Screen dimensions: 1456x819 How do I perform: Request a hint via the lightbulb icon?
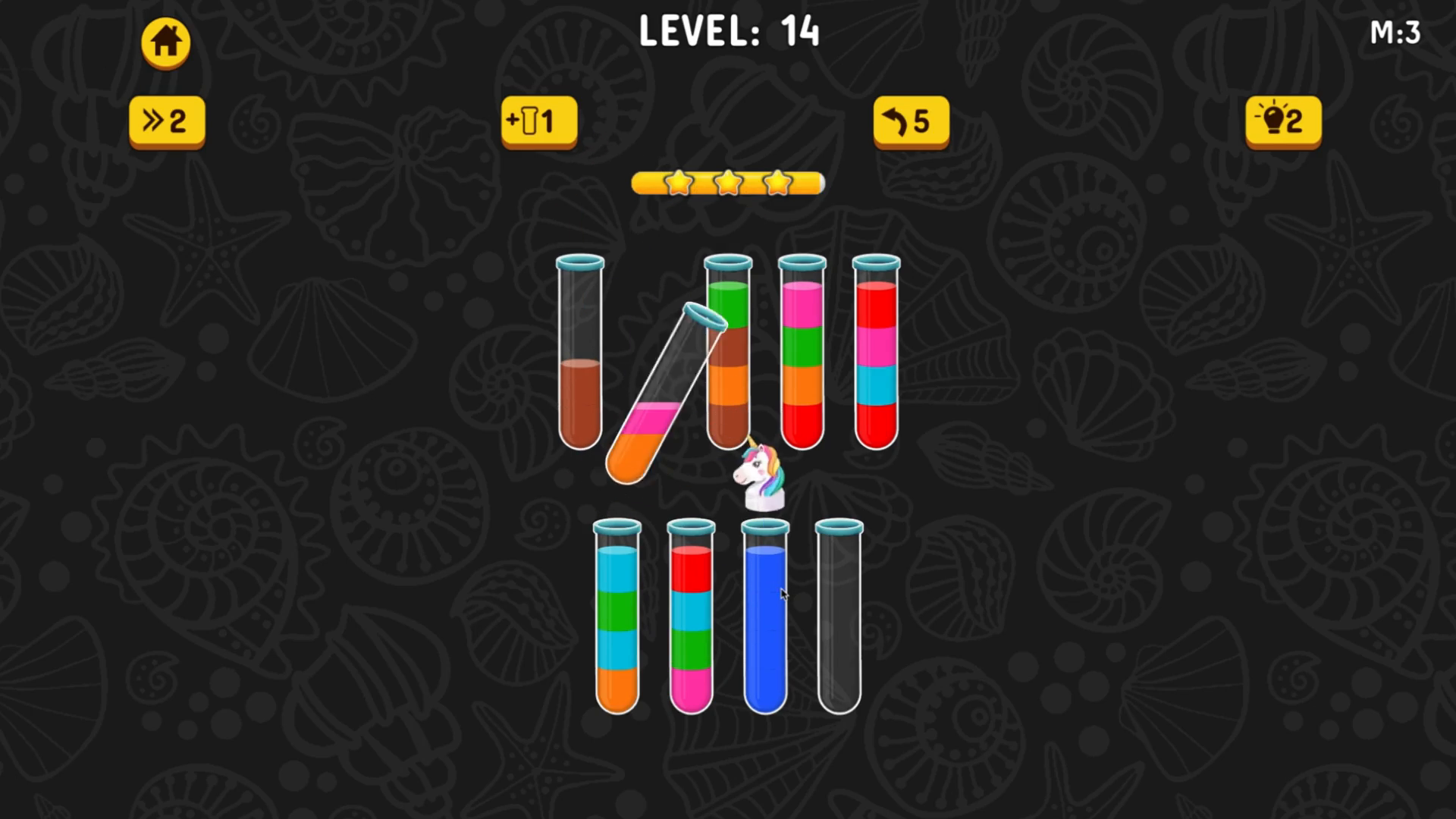tap(1282, 120)
